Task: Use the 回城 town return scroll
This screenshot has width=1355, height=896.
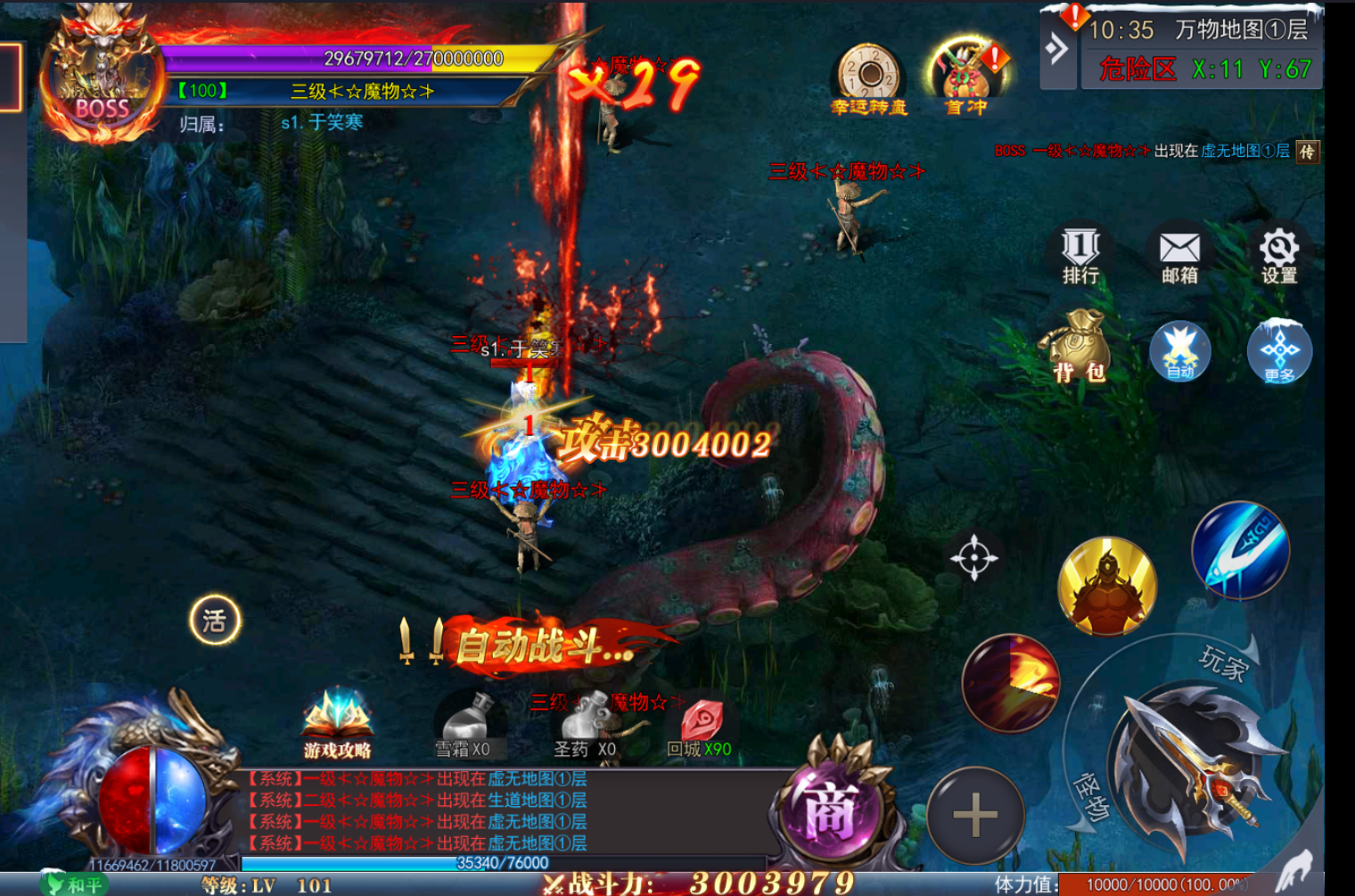Action: (x=701, y=724)
